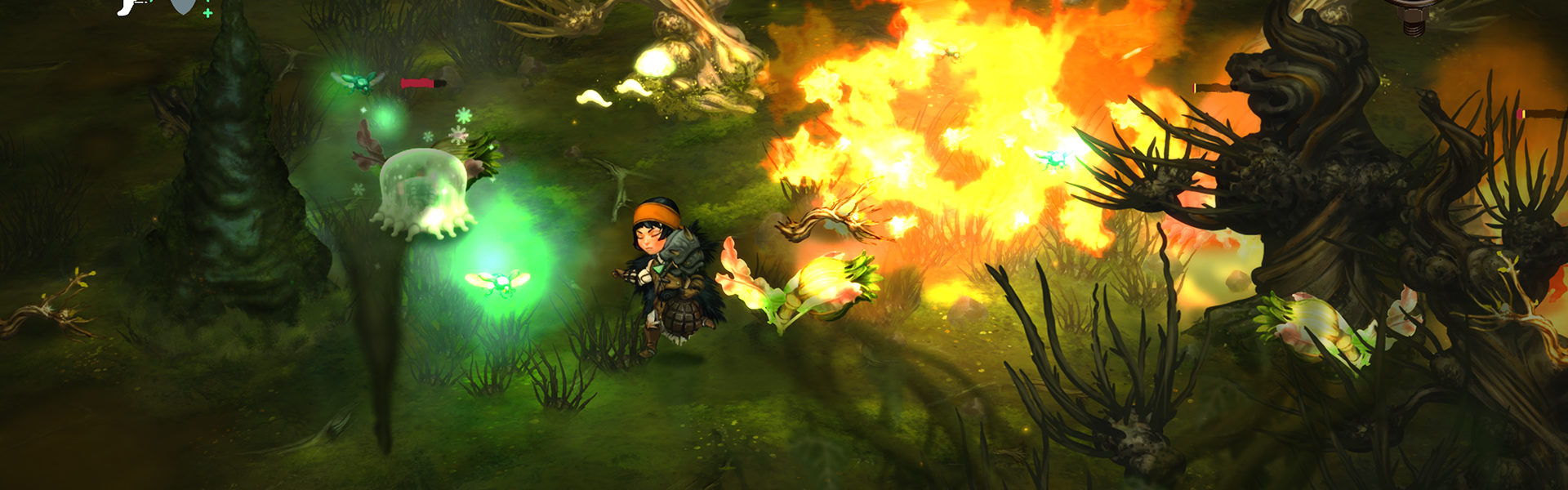Select the grey shield icon
The height and width of the screenshot is (490, 1568).
[x=181, y=7]
